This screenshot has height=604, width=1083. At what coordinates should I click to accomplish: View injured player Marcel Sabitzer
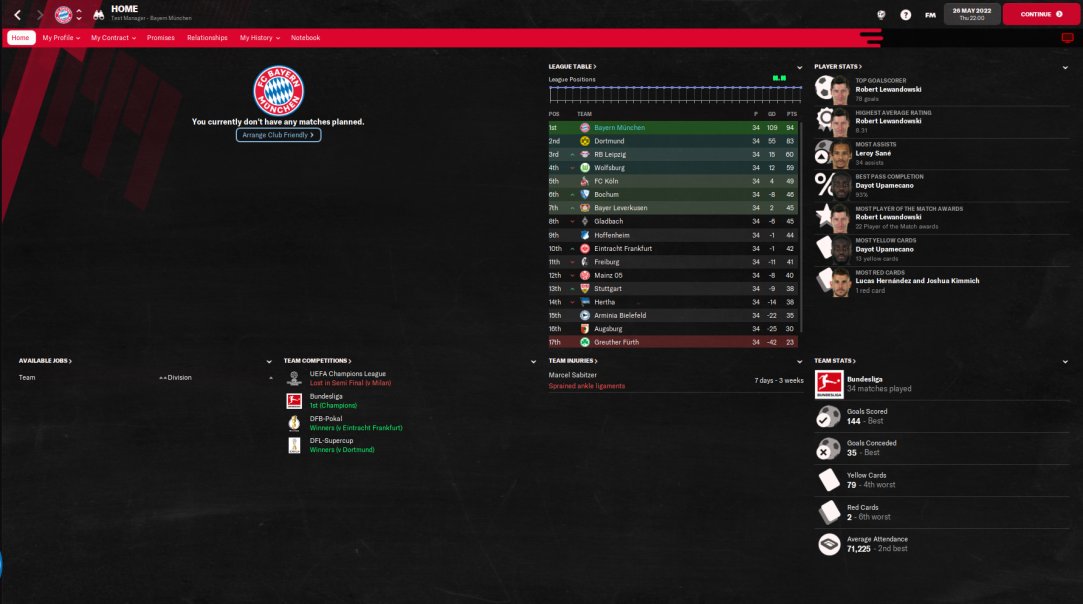[x=573, y=375]
